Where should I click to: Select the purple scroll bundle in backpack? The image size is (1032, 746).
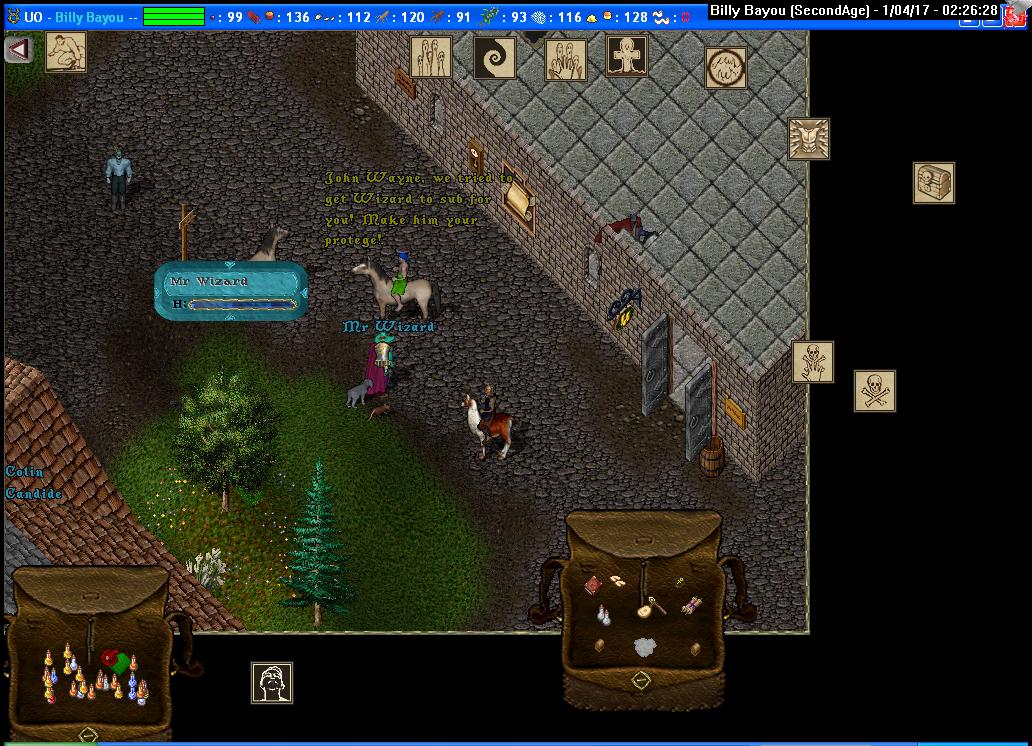point(692,605)
